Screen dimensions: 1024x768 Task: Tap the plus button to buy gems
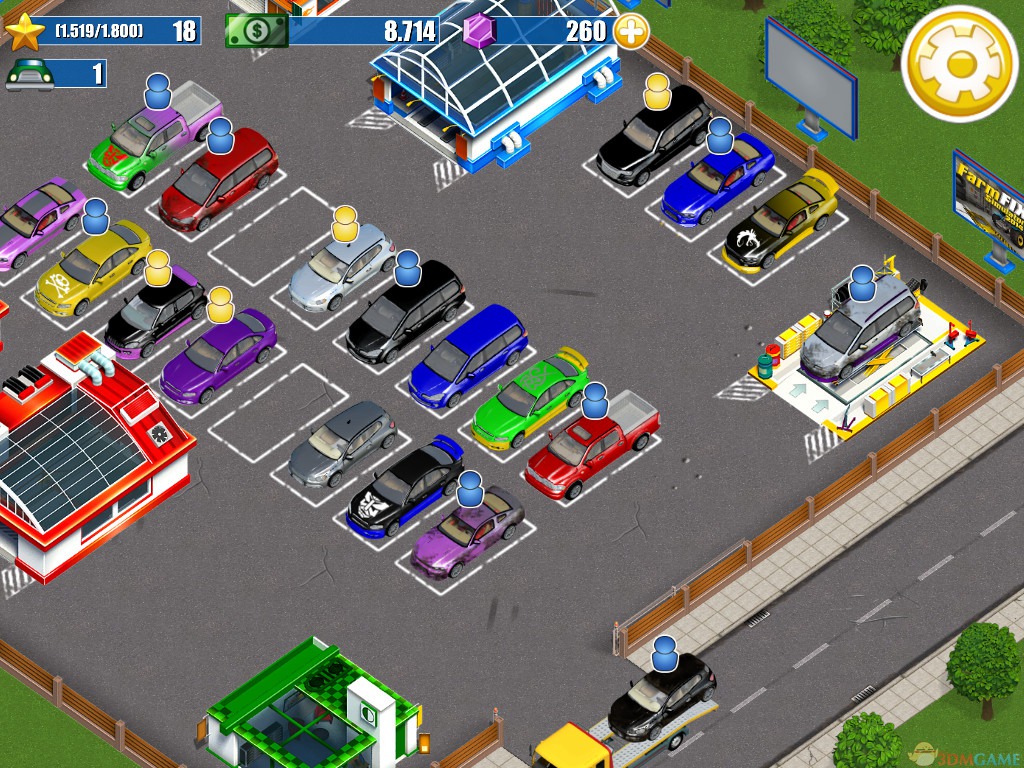coord(631,31)
